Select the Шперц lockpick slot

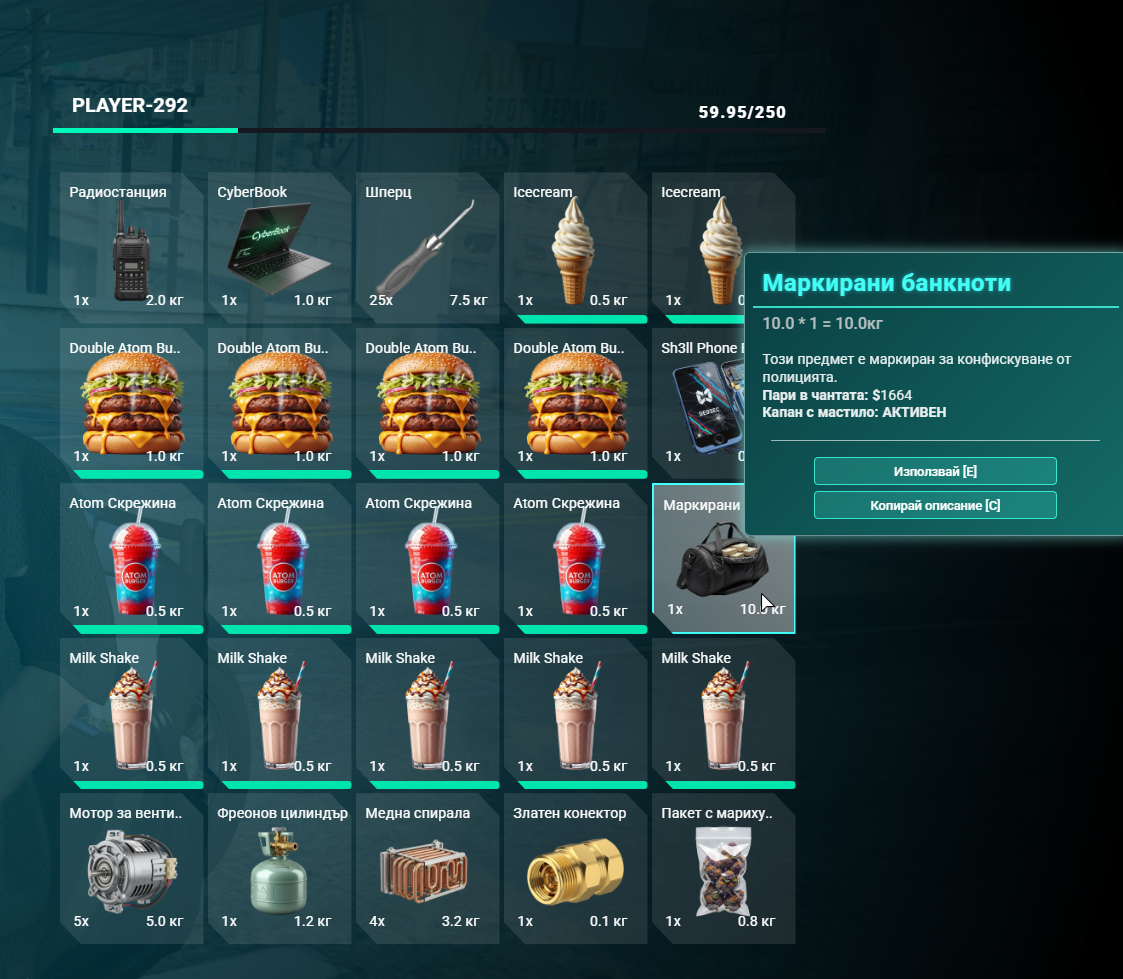(x=427, y=245)
